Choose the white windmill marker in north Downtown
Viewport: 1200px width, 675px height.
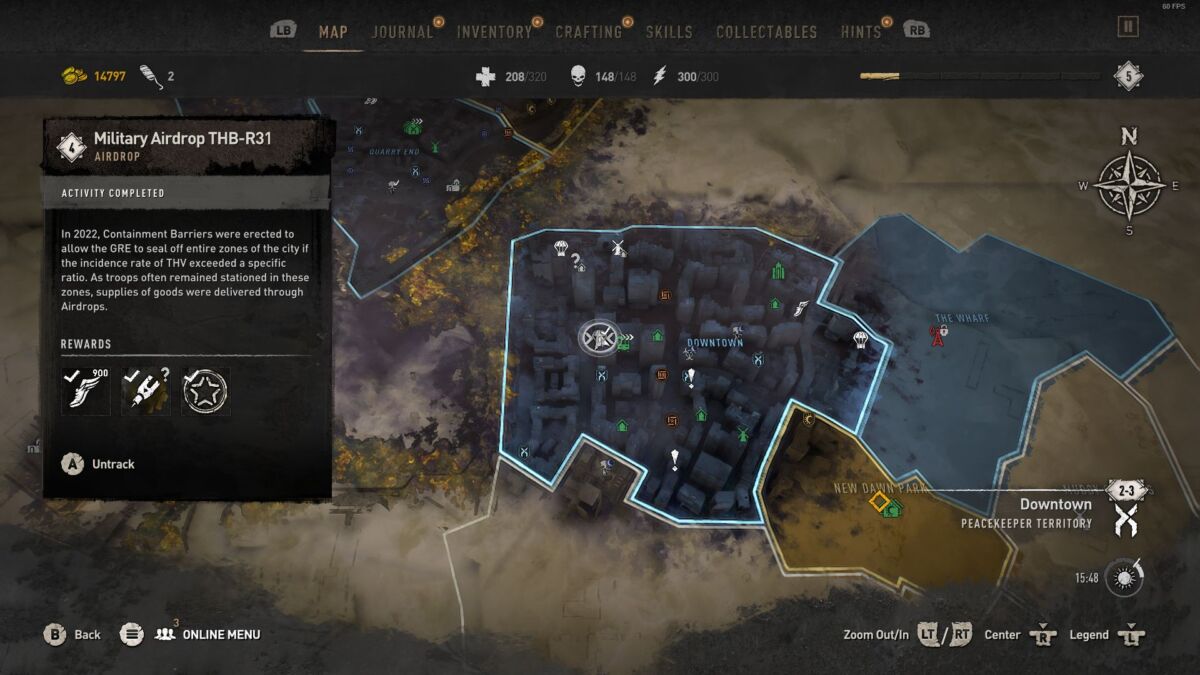(618, 248)
